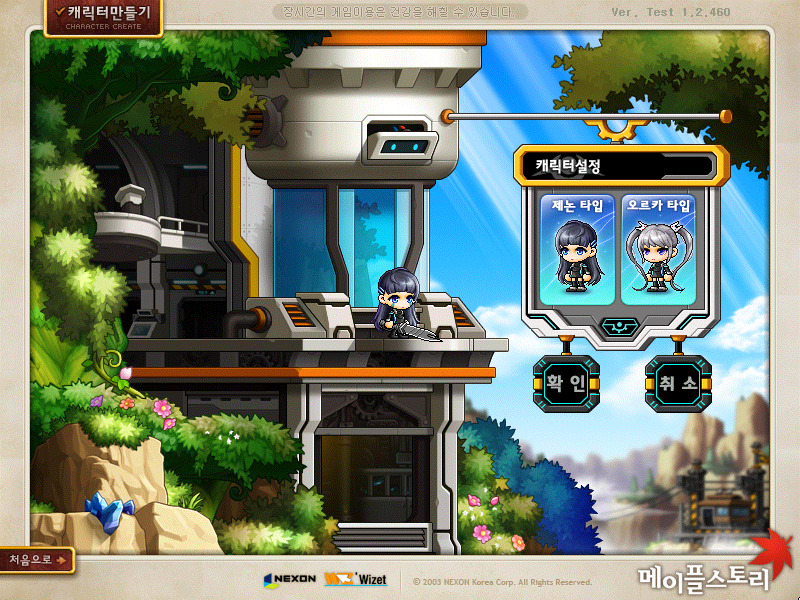The image size is (800, 600).
Task: Select the 제논 타입 character card
Action: coord(576,249)
